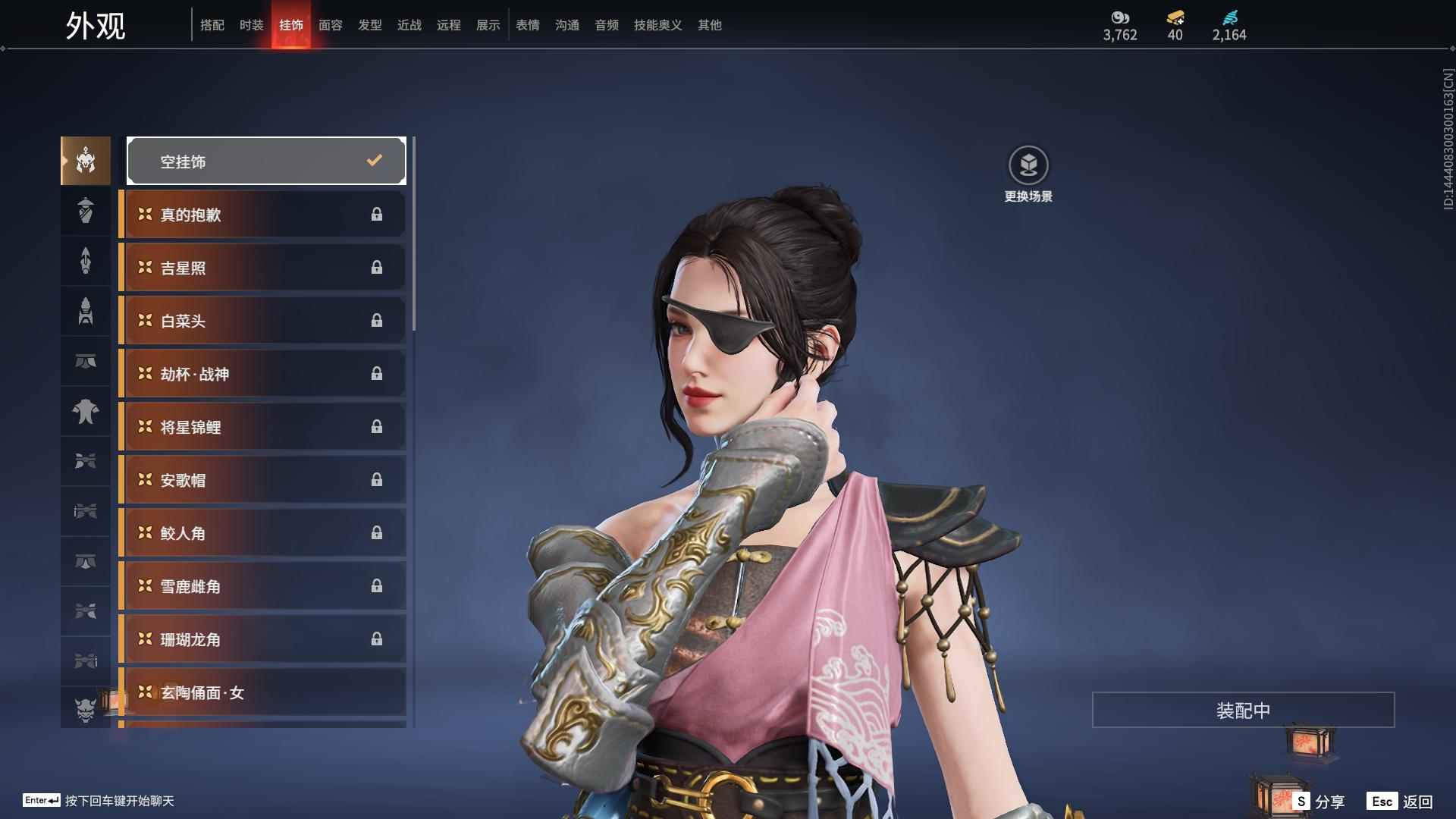Open the 技能奥义 tab
Image resolution: width=1456 pixels, height=819 pixels.
658,25
